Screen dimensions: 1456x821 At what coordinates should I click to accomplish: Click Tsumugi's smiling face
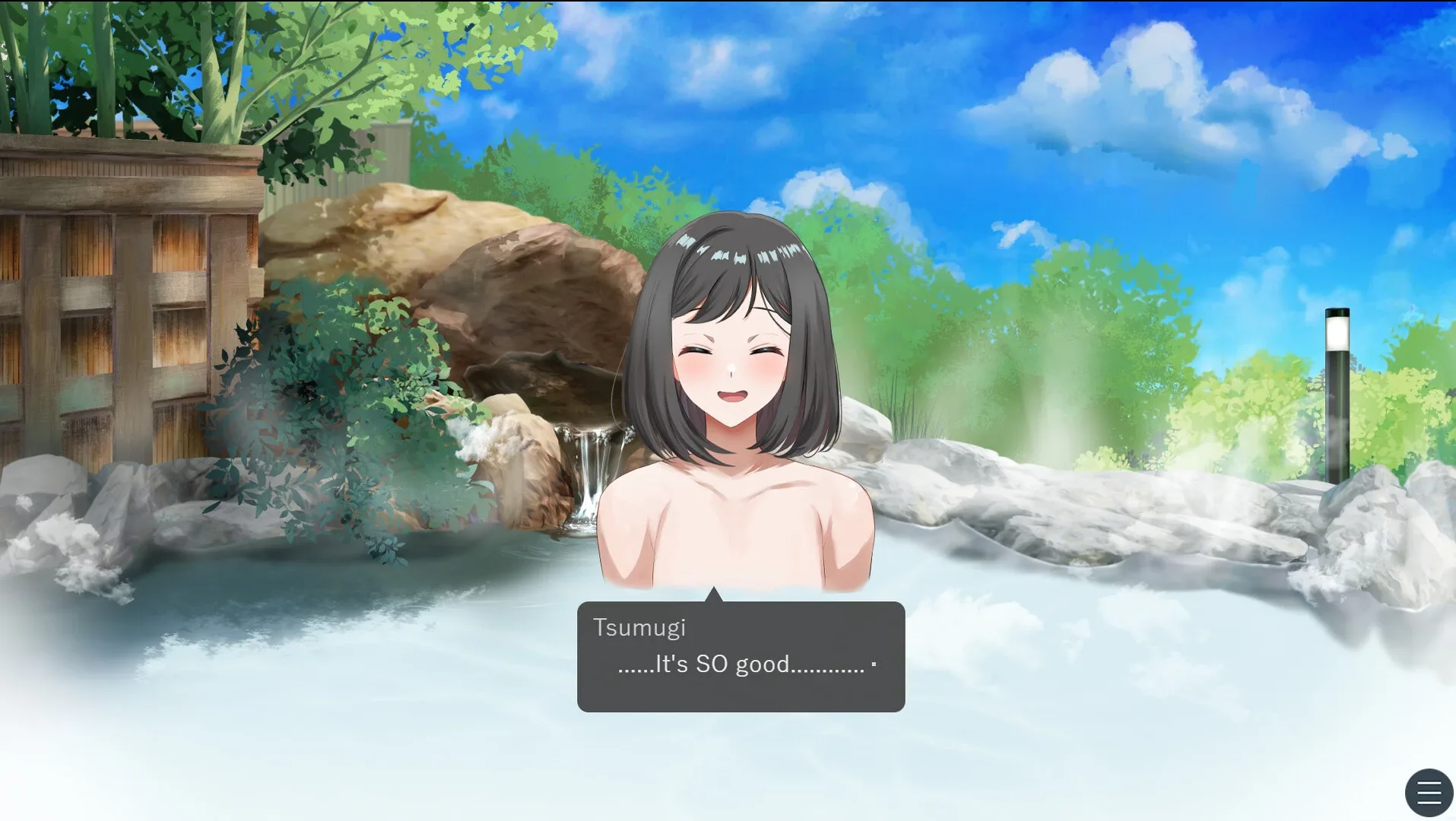pyautogui.click(x=730, y=365)
